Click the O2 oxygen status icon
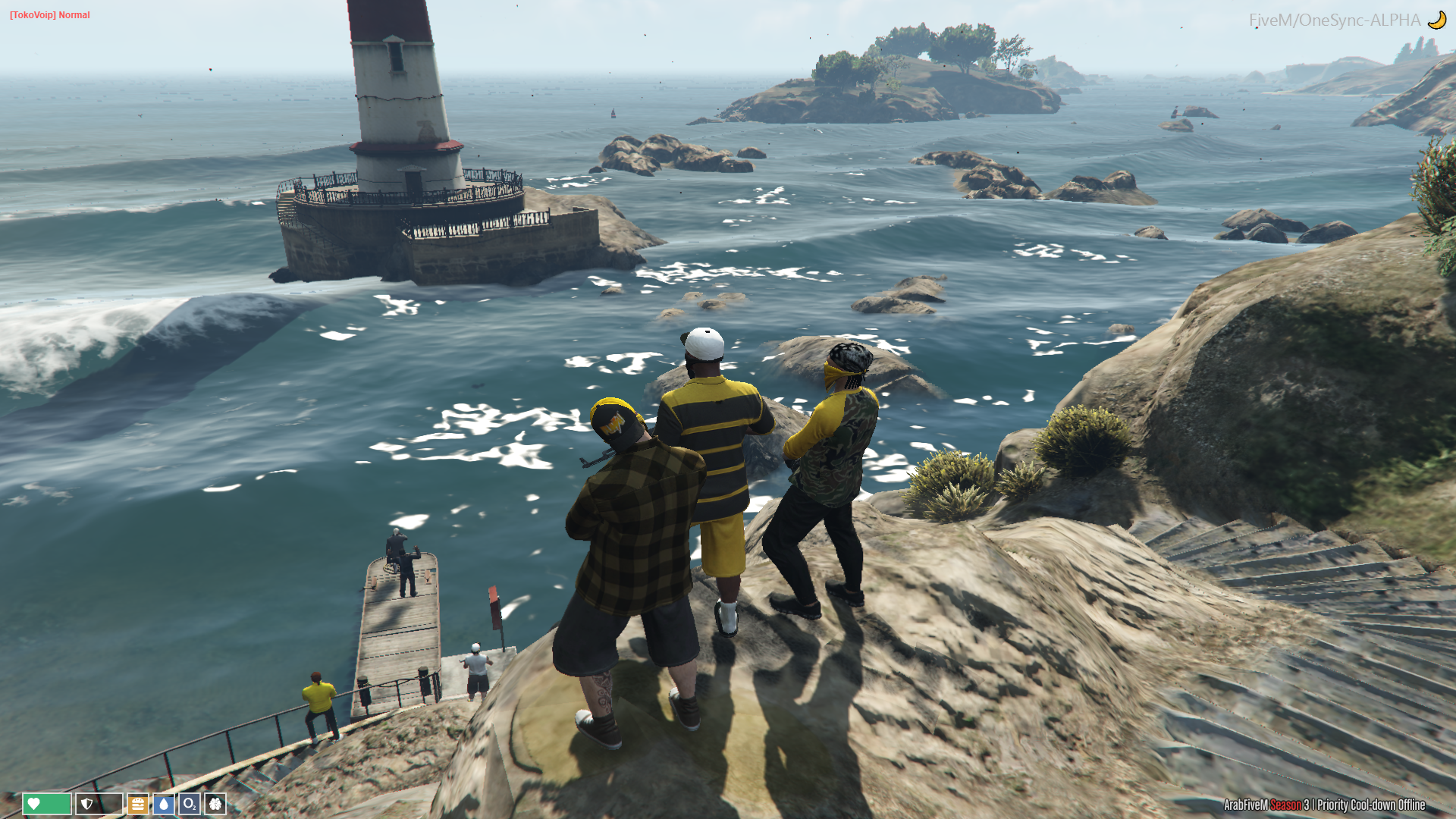The width and height of the screenshot is (1456, 819). (190, 804)
